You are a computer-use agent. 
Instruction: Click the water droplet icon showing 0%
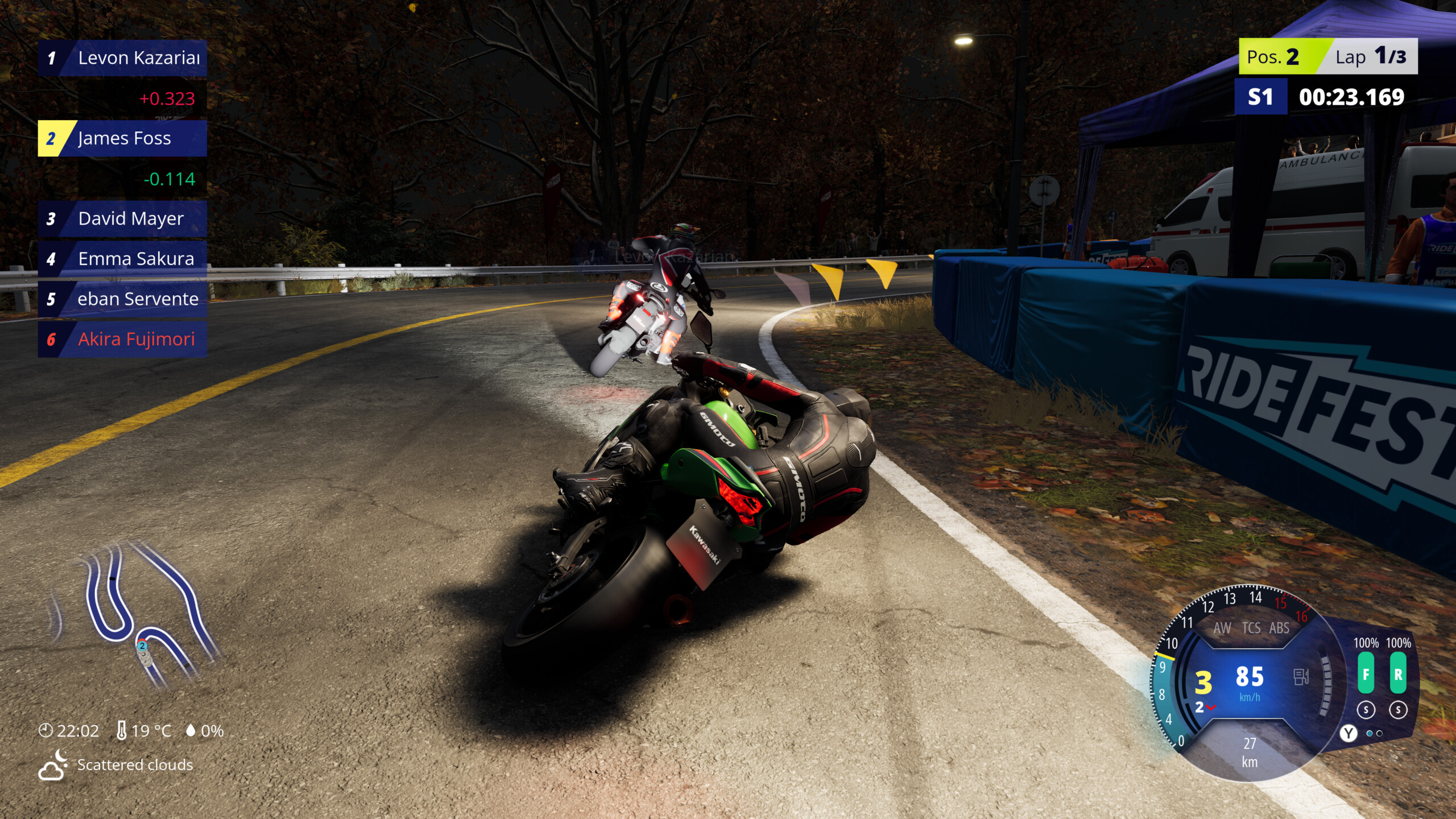(191, 730)
